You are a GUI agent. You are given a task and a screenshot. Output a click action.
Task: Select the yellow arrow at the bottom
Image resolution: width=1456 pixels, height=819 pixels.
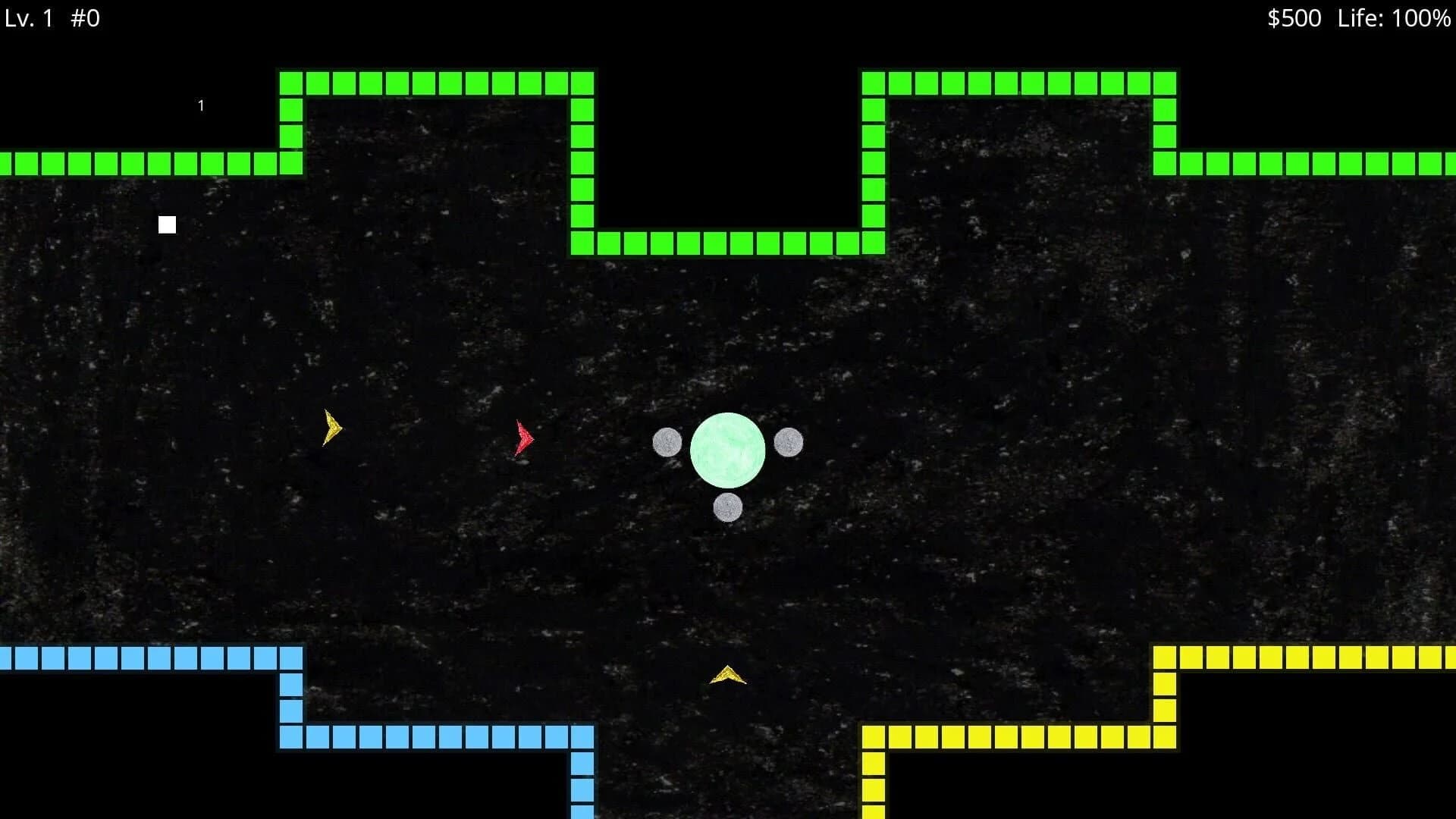click(726, 675)
